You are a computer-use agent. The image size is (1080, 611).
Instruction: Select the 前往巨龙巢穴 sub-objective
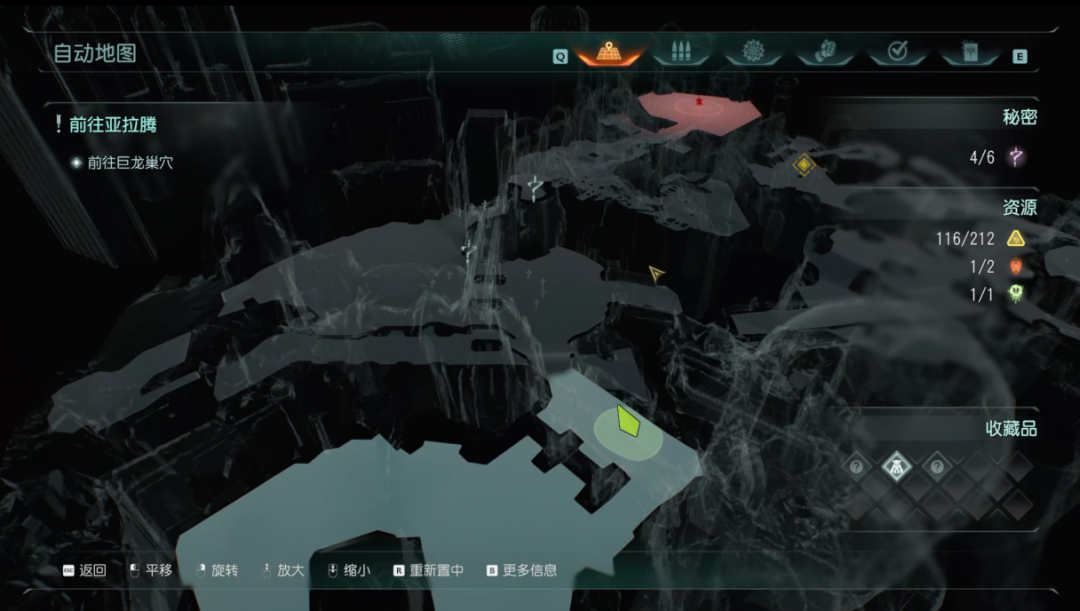click(129, 162)
